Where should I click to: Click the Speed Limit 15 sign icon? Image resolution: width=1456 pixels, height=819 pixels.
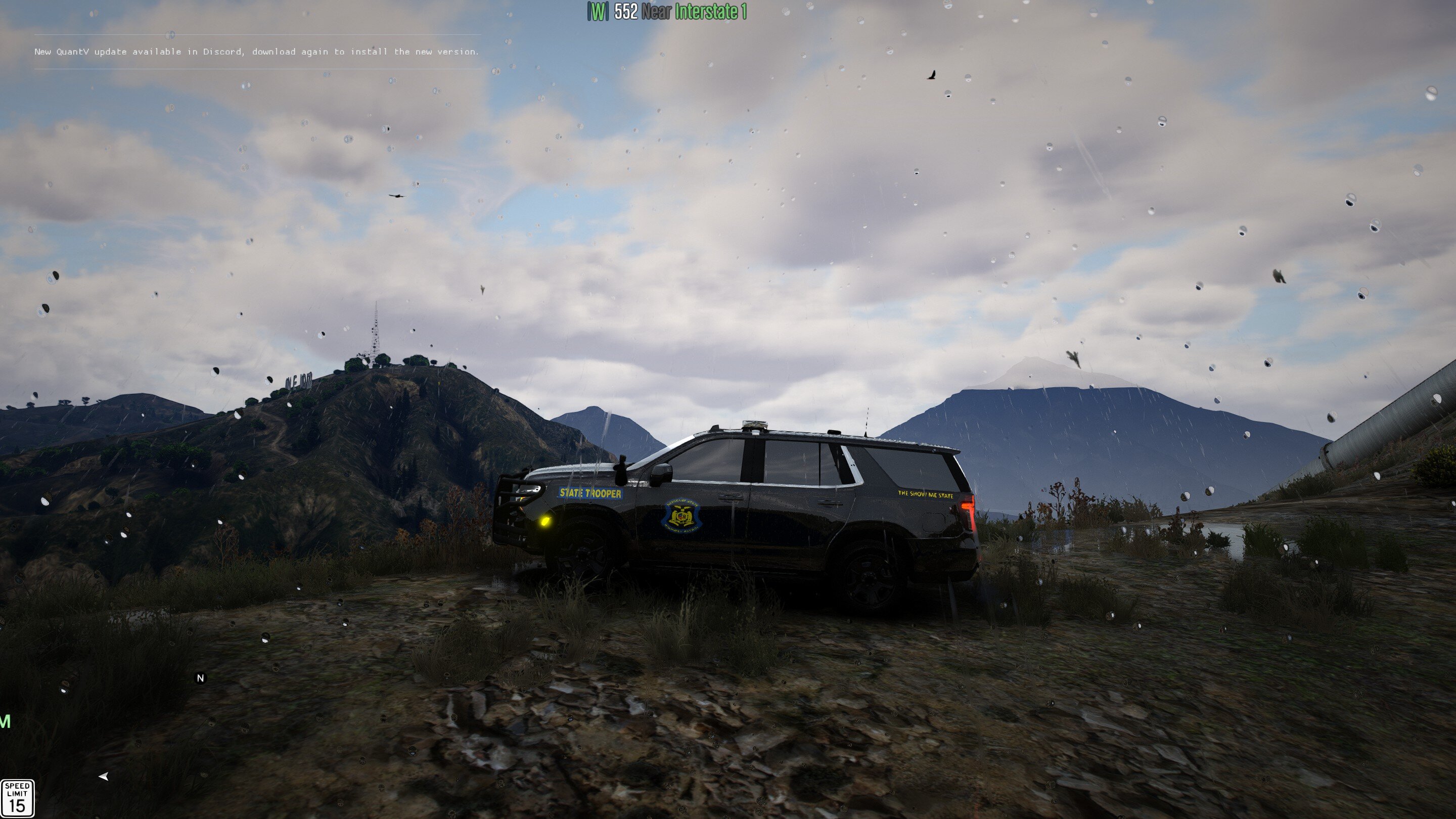[18, 798]
